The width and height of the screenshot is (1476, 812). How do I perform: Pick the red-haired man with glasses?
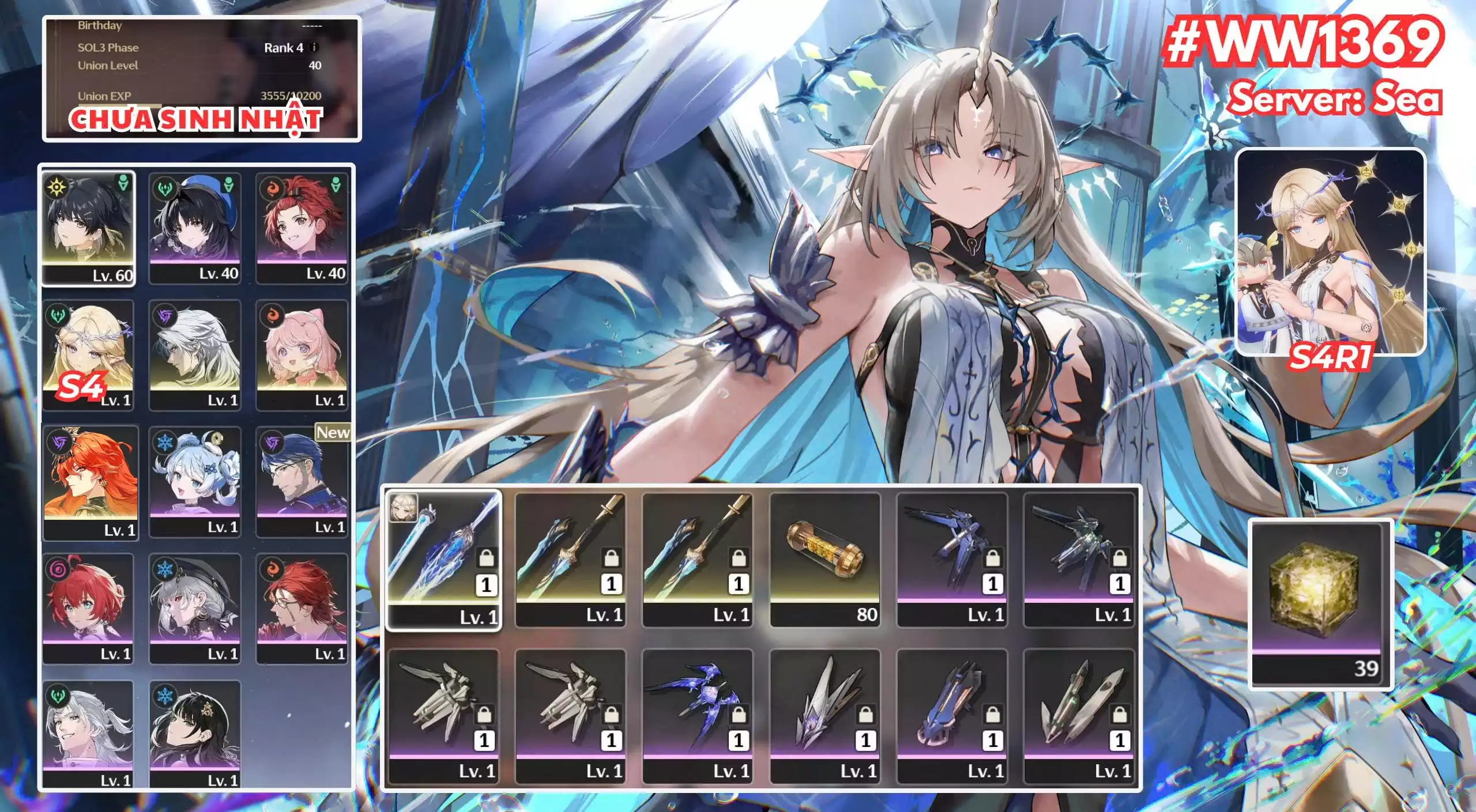point(302,608)
